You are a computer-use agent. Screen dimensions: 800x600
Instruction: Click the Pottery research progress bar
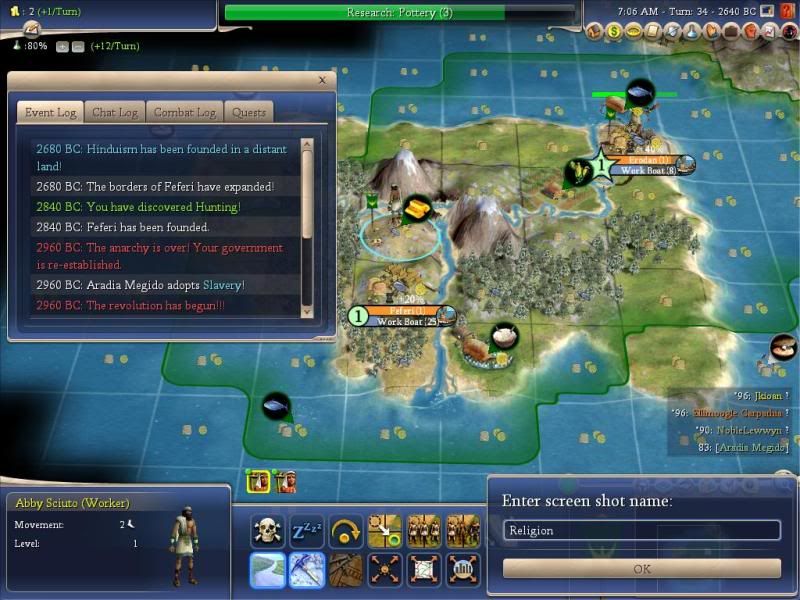click(400, 13)
